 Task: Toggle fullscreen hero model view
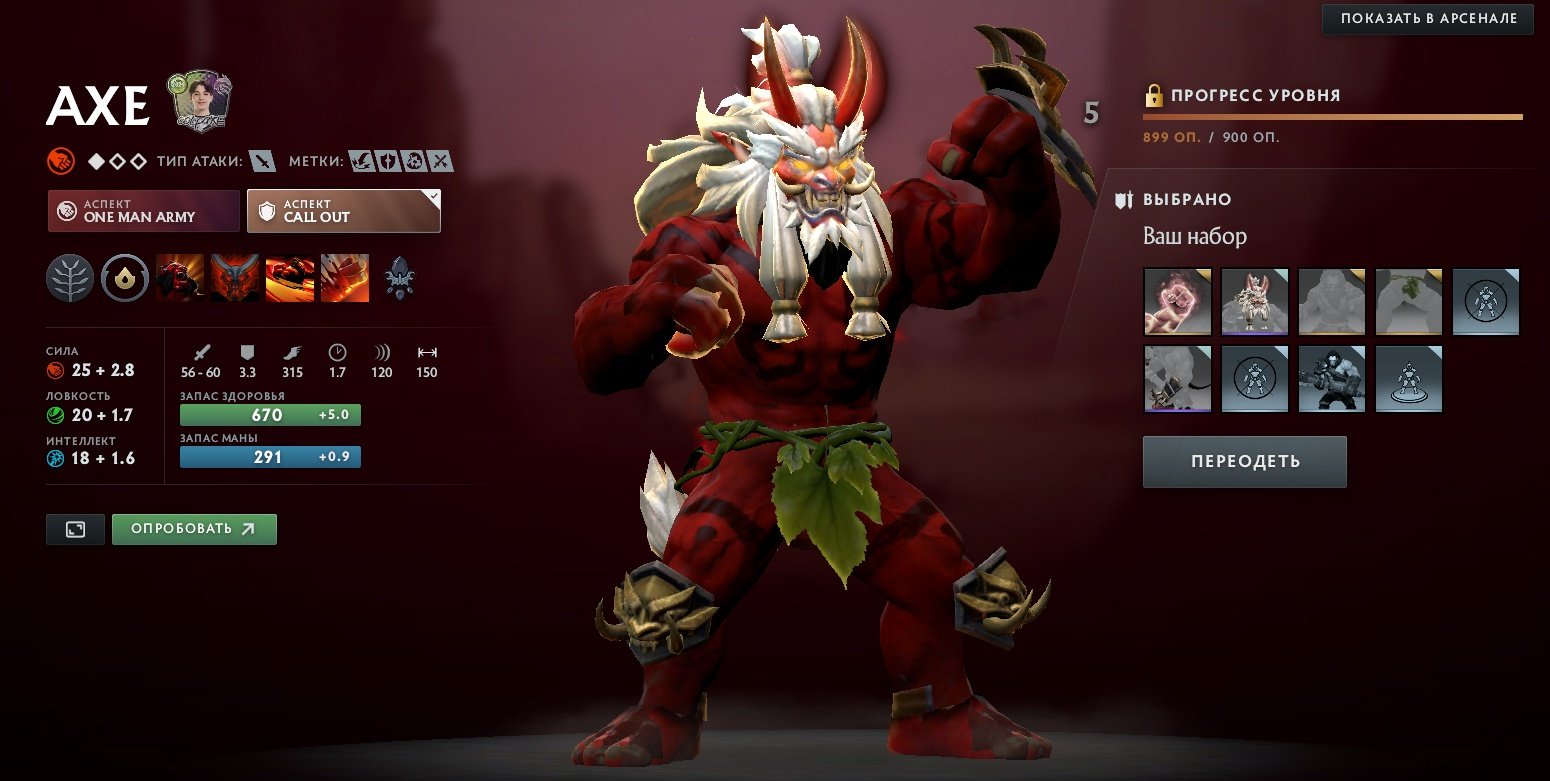(x=75, y=529)
